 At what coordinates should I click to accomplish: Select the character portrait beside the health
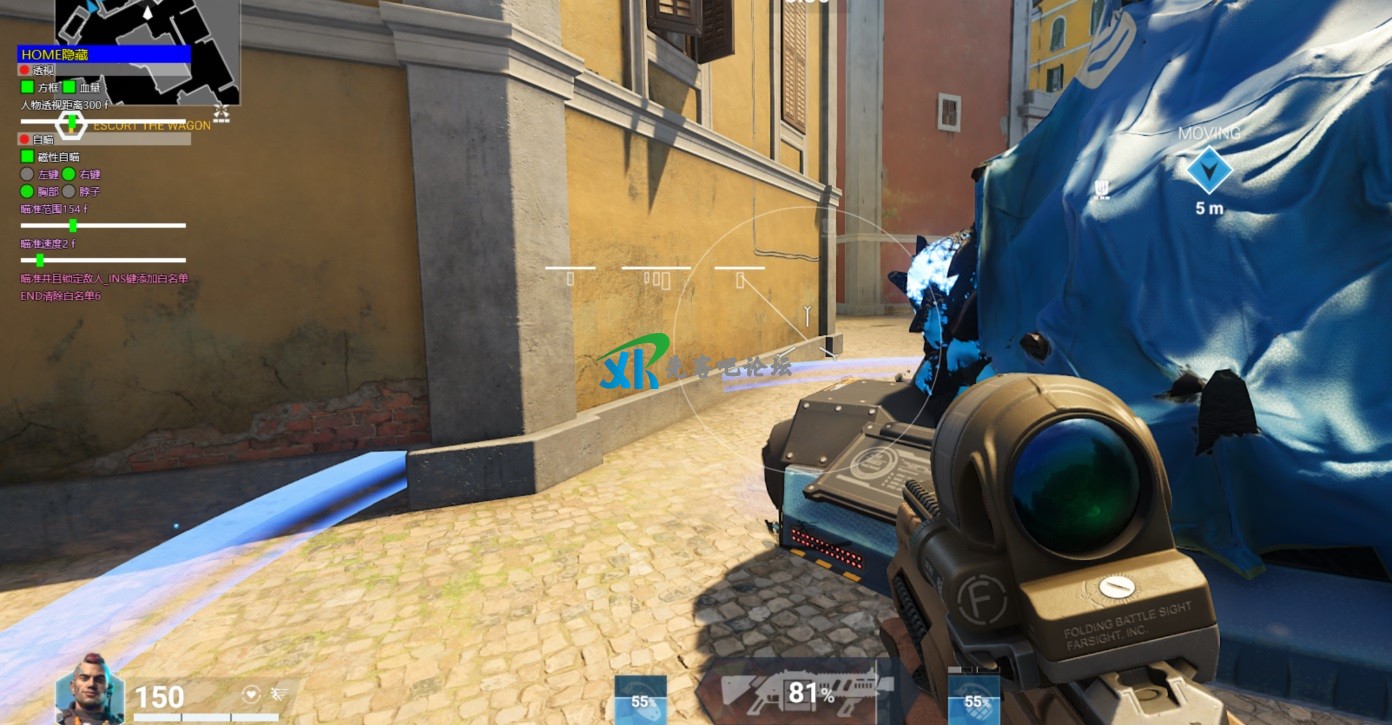pos(89,688)
